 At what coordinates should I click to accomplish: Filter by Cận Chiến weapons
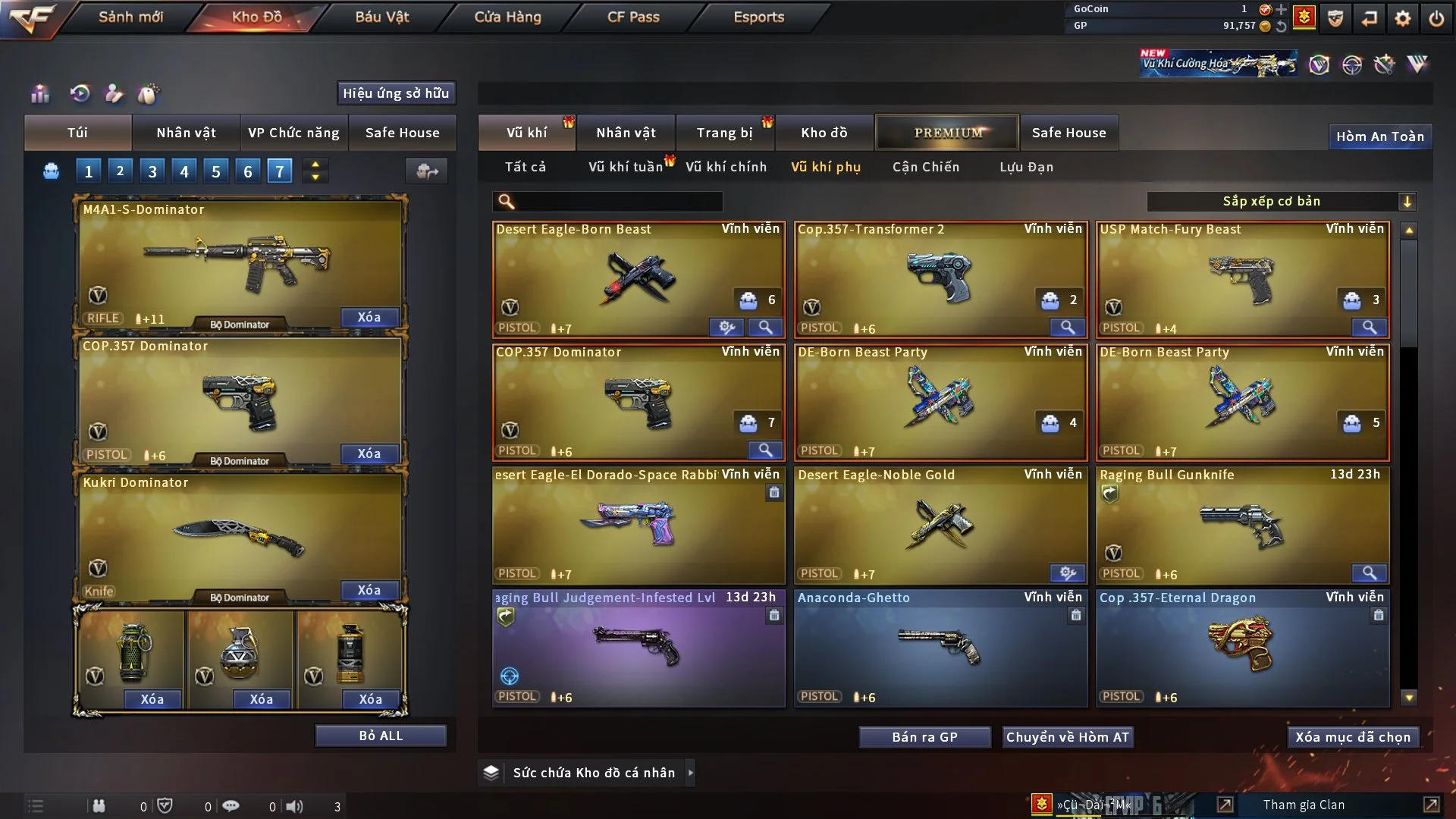tap(925, 167)
